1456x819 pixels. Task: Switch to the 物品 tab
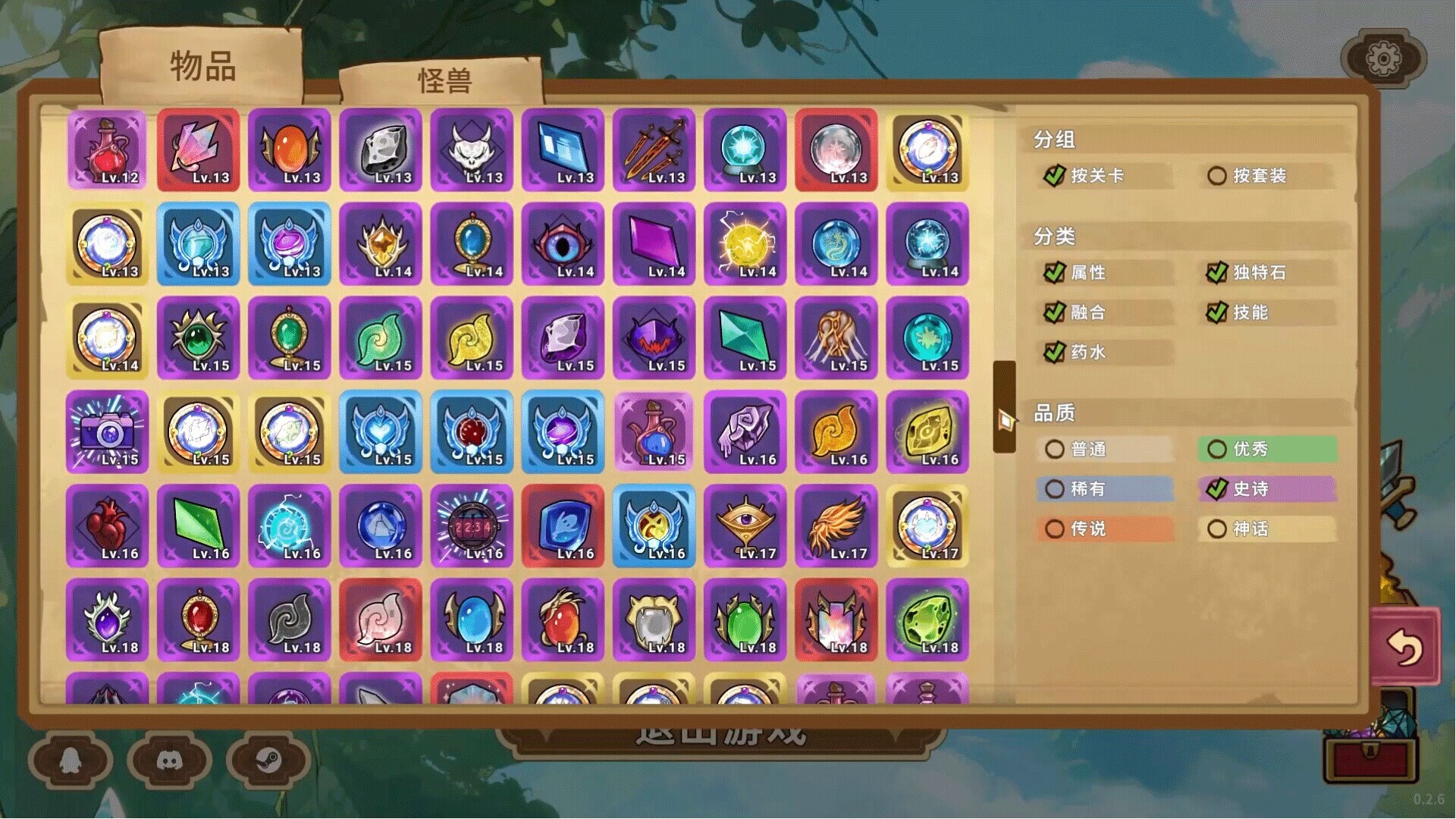coord(199,68)
